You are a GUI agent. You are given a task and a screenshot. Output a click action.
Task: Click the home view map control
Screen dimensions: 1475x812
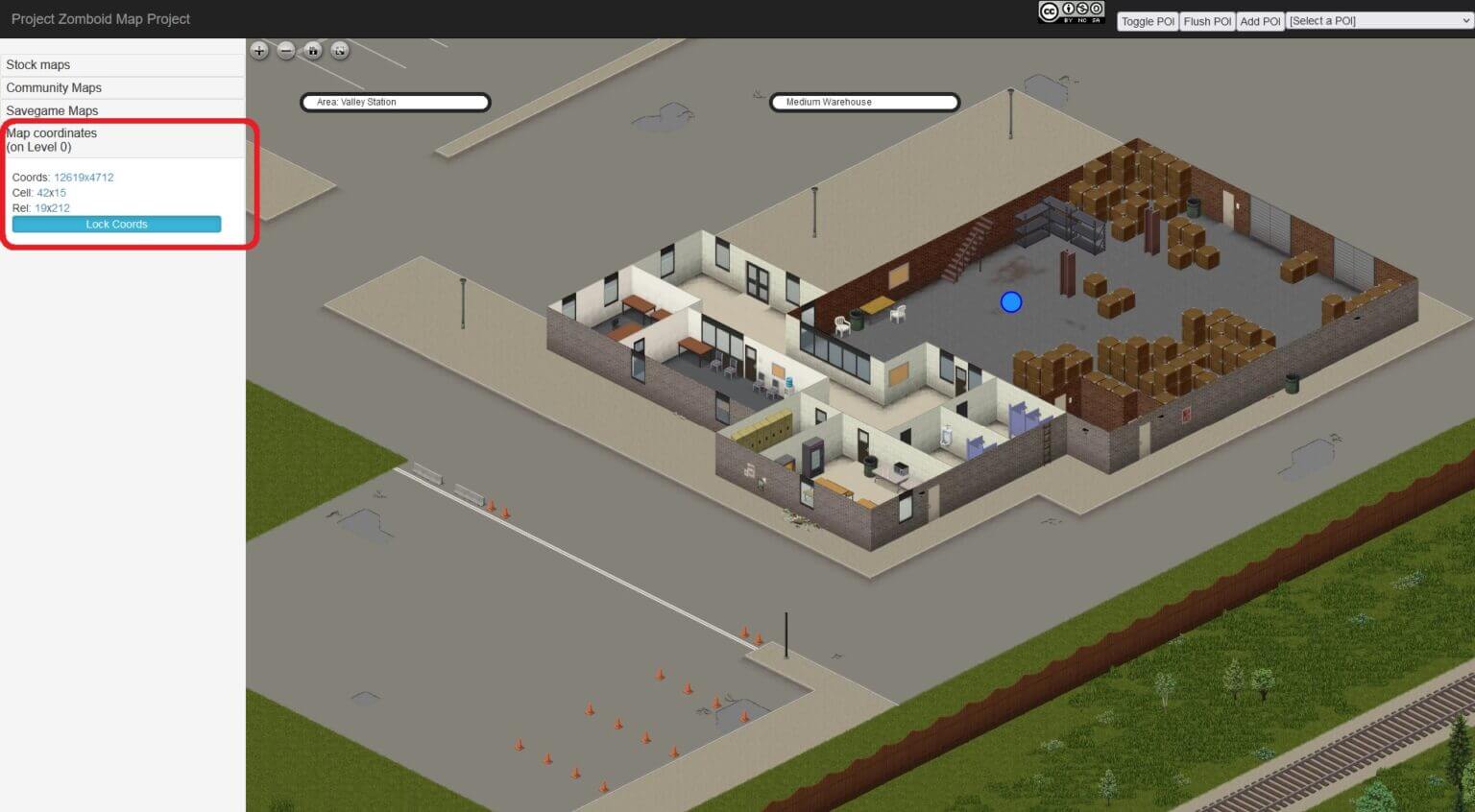tap(312, 51)
